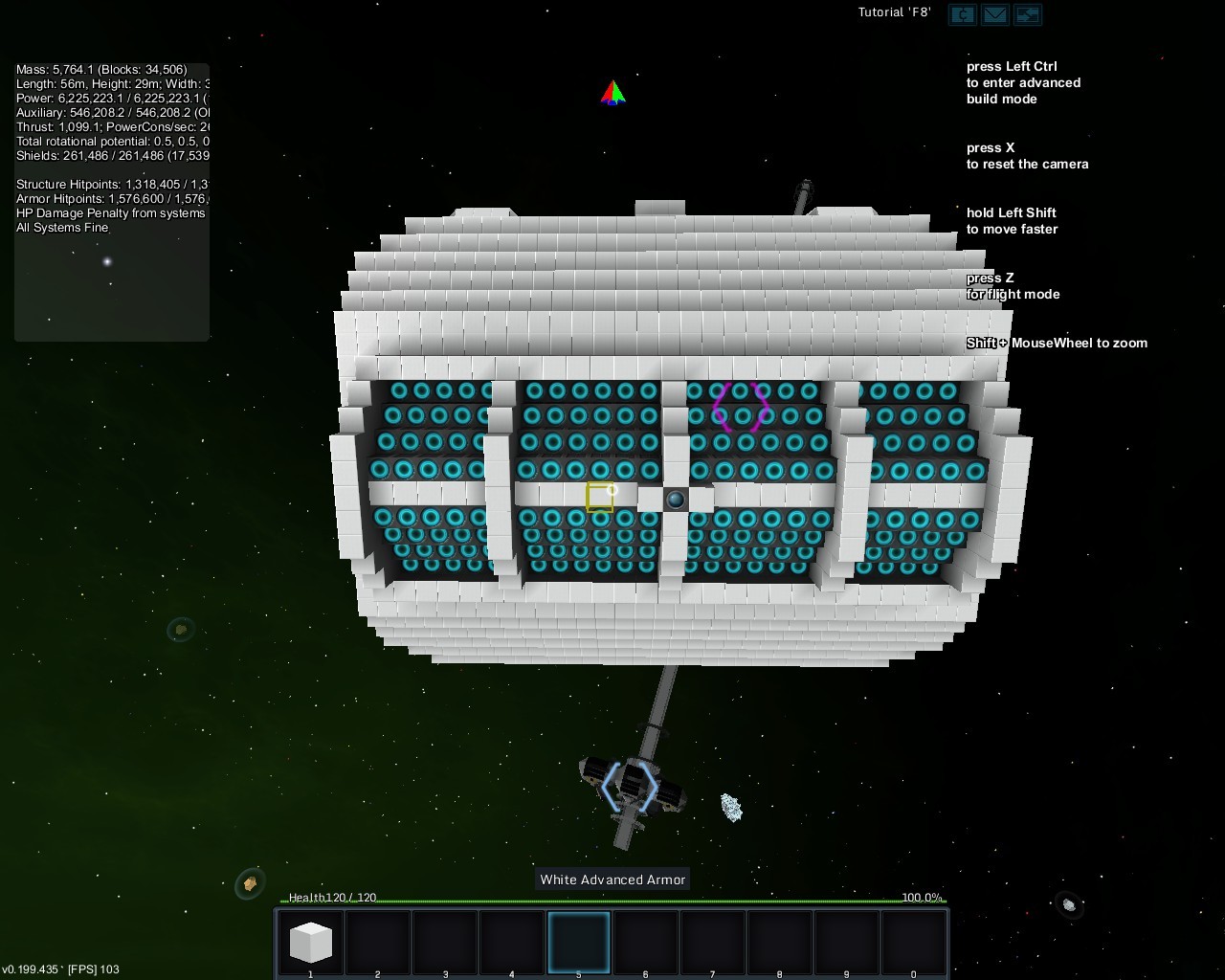Select the White Advanced Armor hotbar slot

[x=310, y=942]
